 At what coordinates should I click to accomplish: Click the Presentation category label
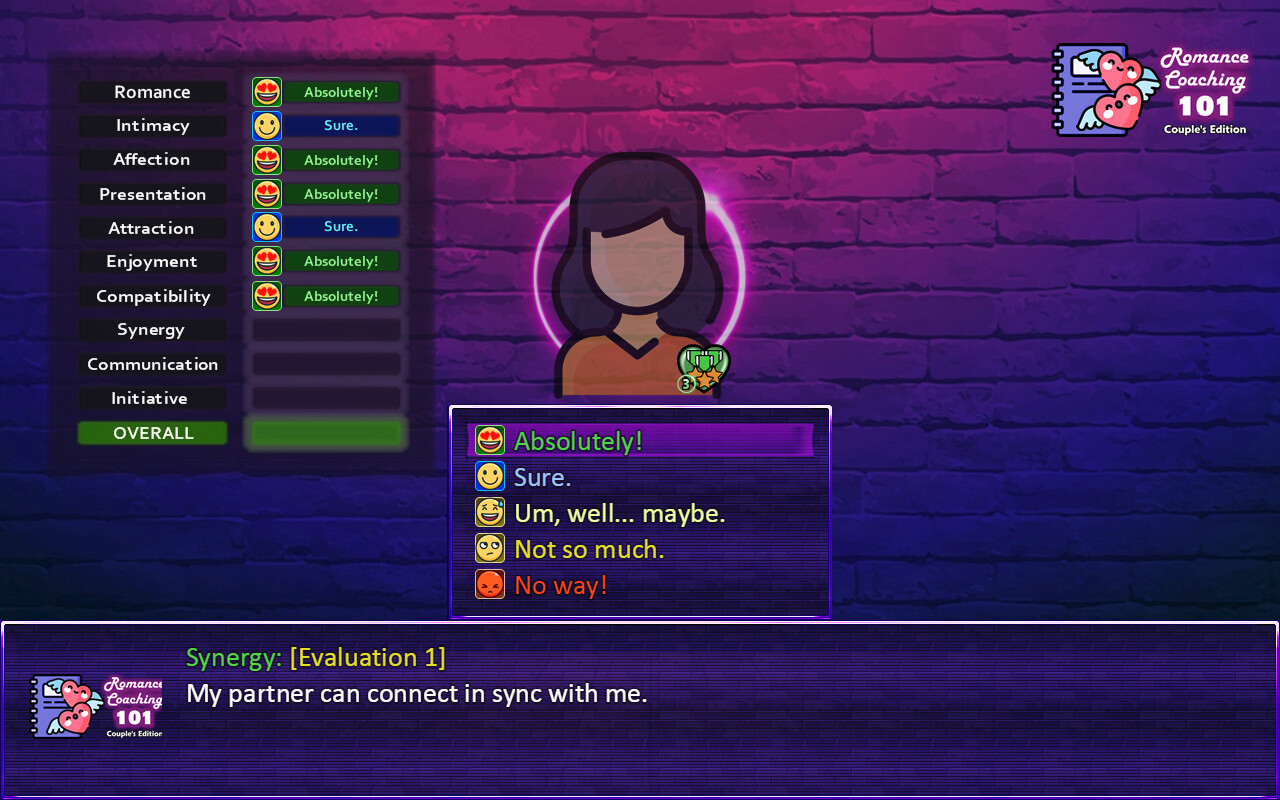tap(152, 193)
